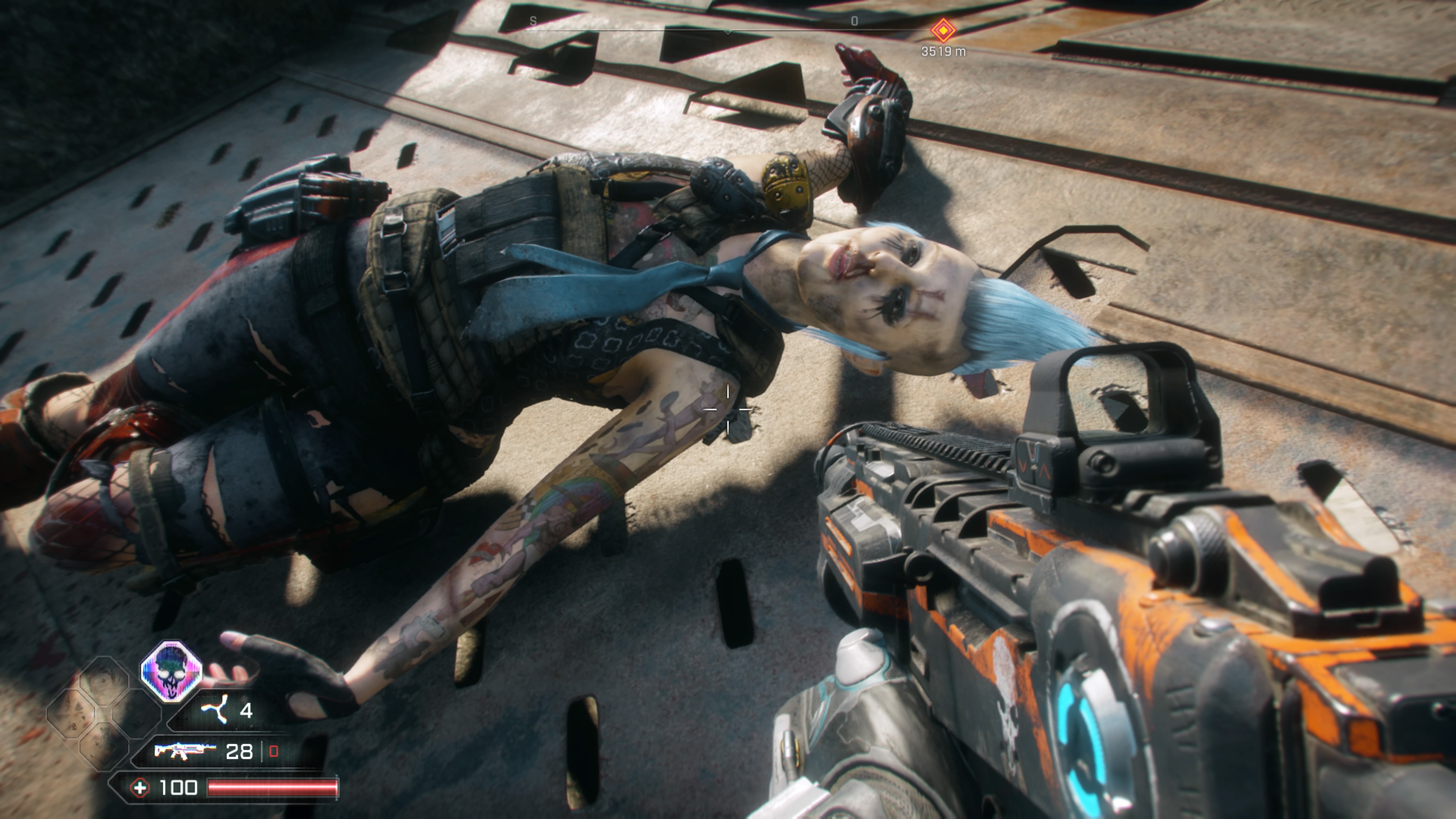Select the crosshair reticle at screen center

(x=728, y=409)
